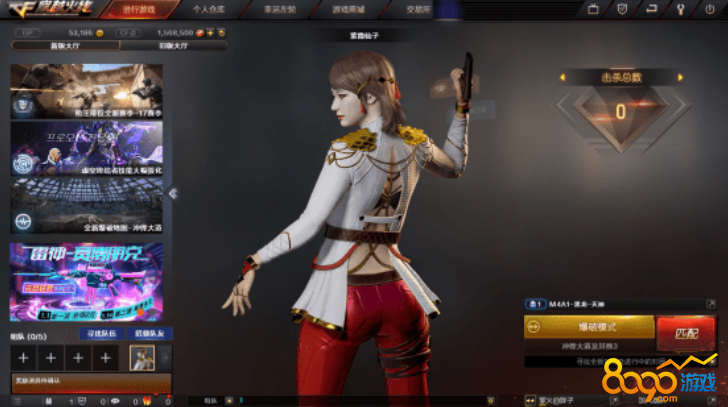Collapse the left news panel arrow
This screenshot has width=728, height=407.
tap(172, 193)
